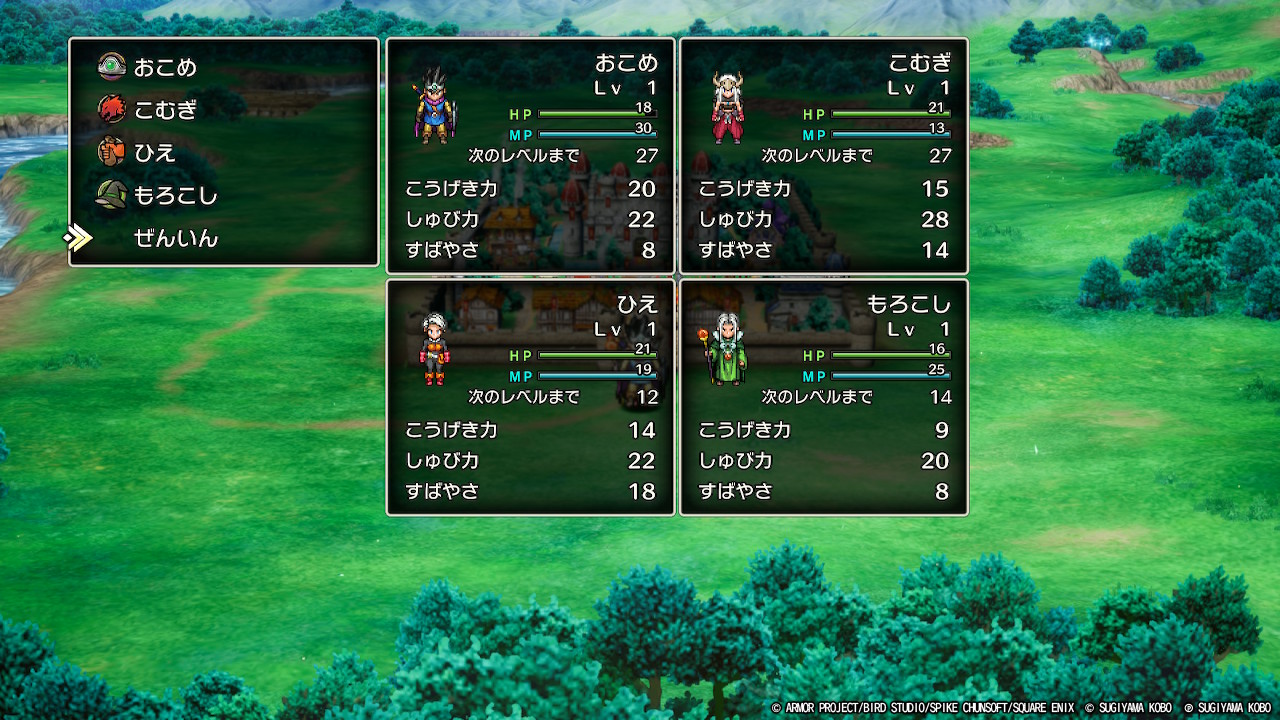Screen dimensions: 1280x720
Task: Open もろこし's status card
Action: (824, 397)
